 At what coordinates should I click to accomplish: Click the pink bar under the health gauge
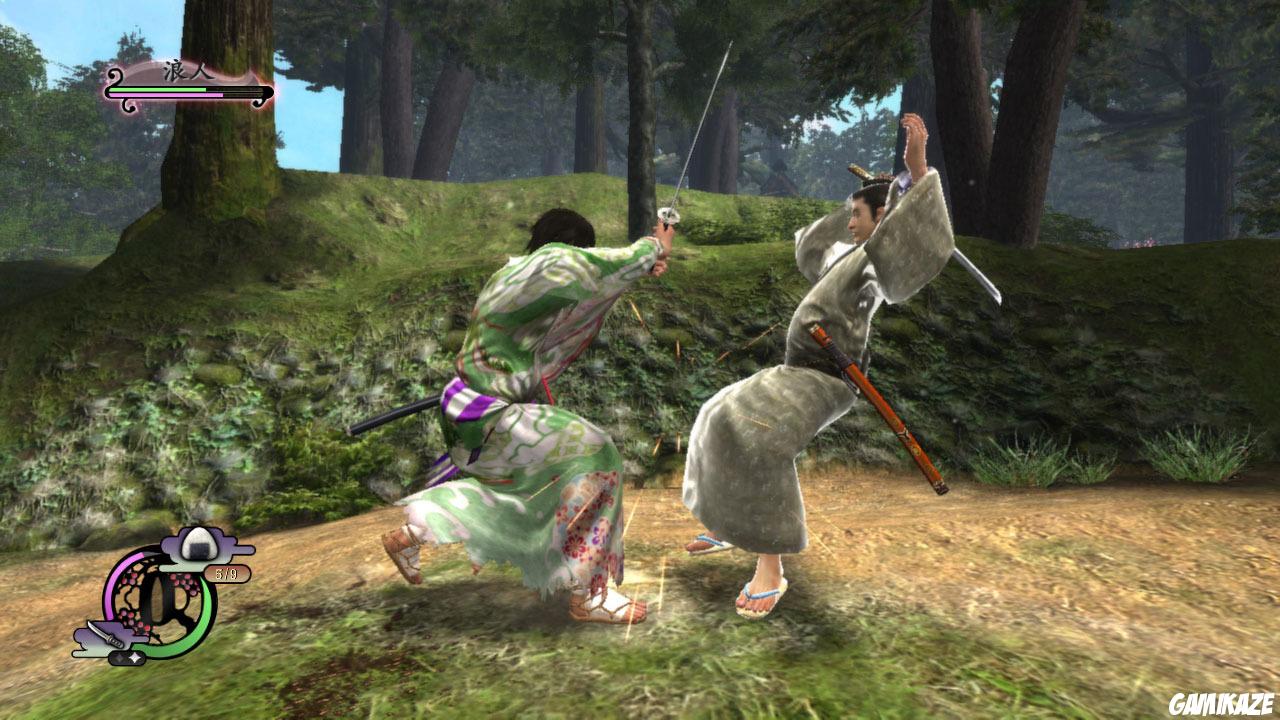166,95
